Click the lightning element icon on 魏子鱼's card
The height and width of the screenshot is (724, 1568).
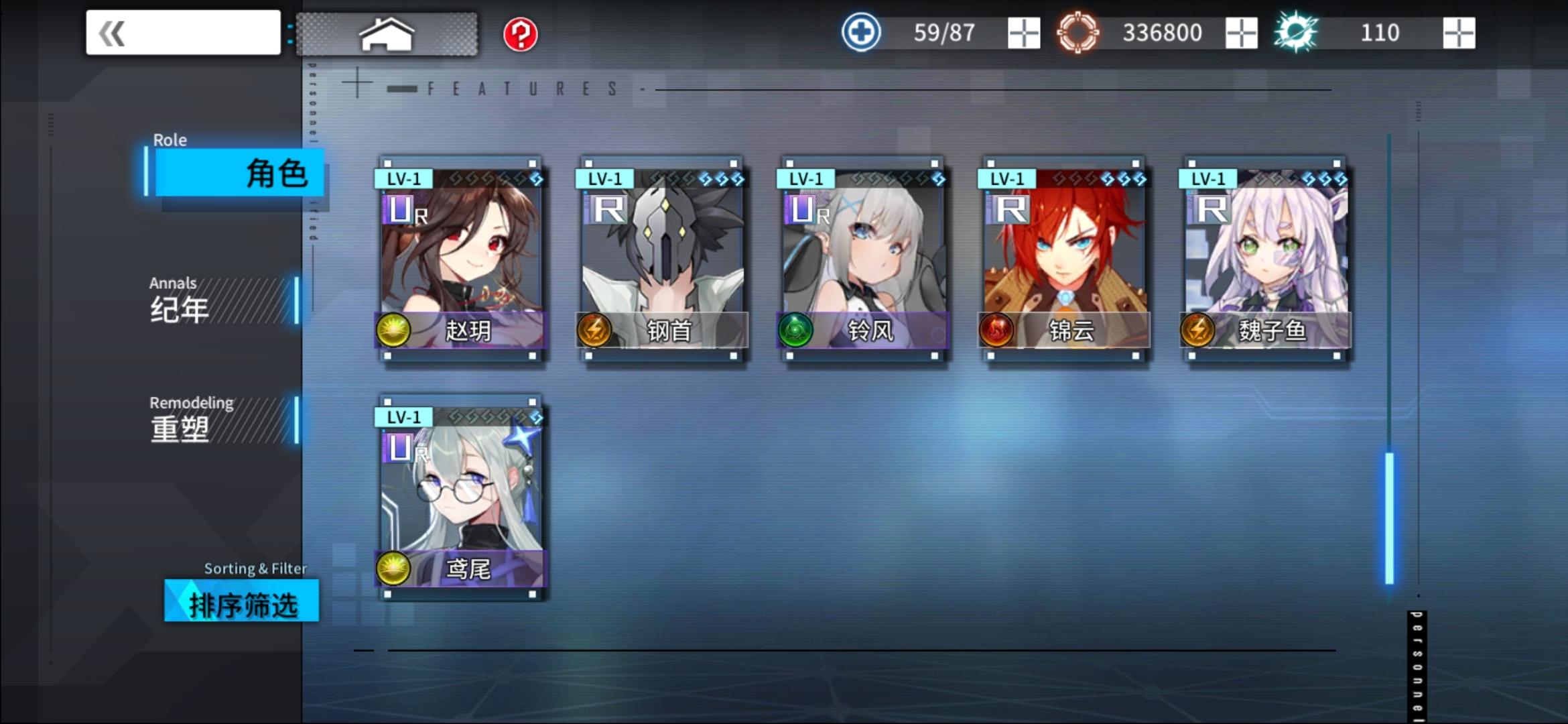1197,331
